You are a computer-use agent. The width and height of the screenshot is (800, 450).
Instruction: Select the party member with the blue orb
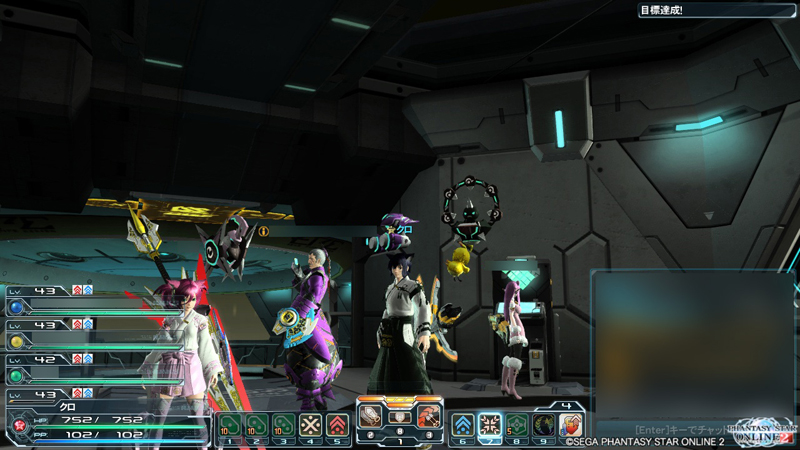[x=17, y=308]
